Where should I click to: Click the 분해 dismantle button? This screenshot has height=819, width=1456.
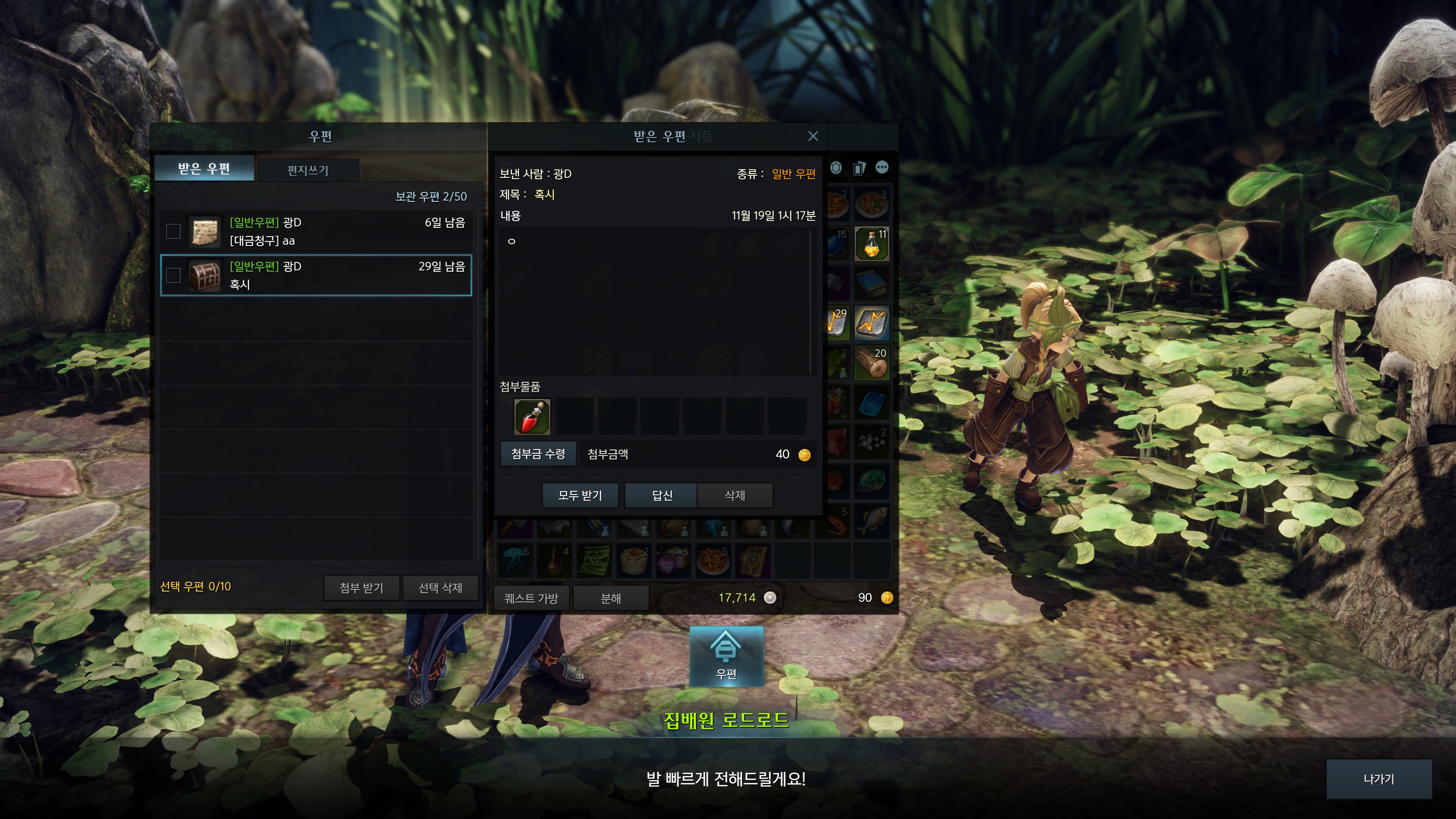(610, 598)
